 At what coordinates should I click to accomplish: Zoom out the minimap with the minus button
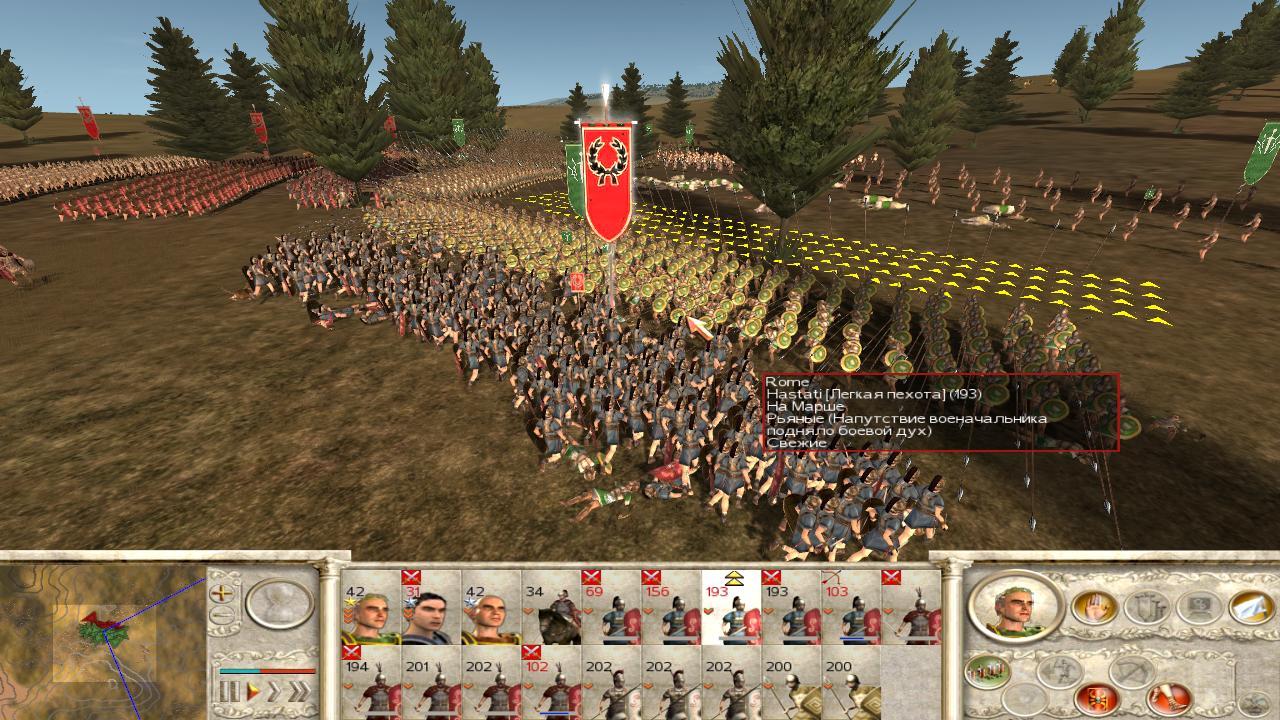tap(222, 615)
